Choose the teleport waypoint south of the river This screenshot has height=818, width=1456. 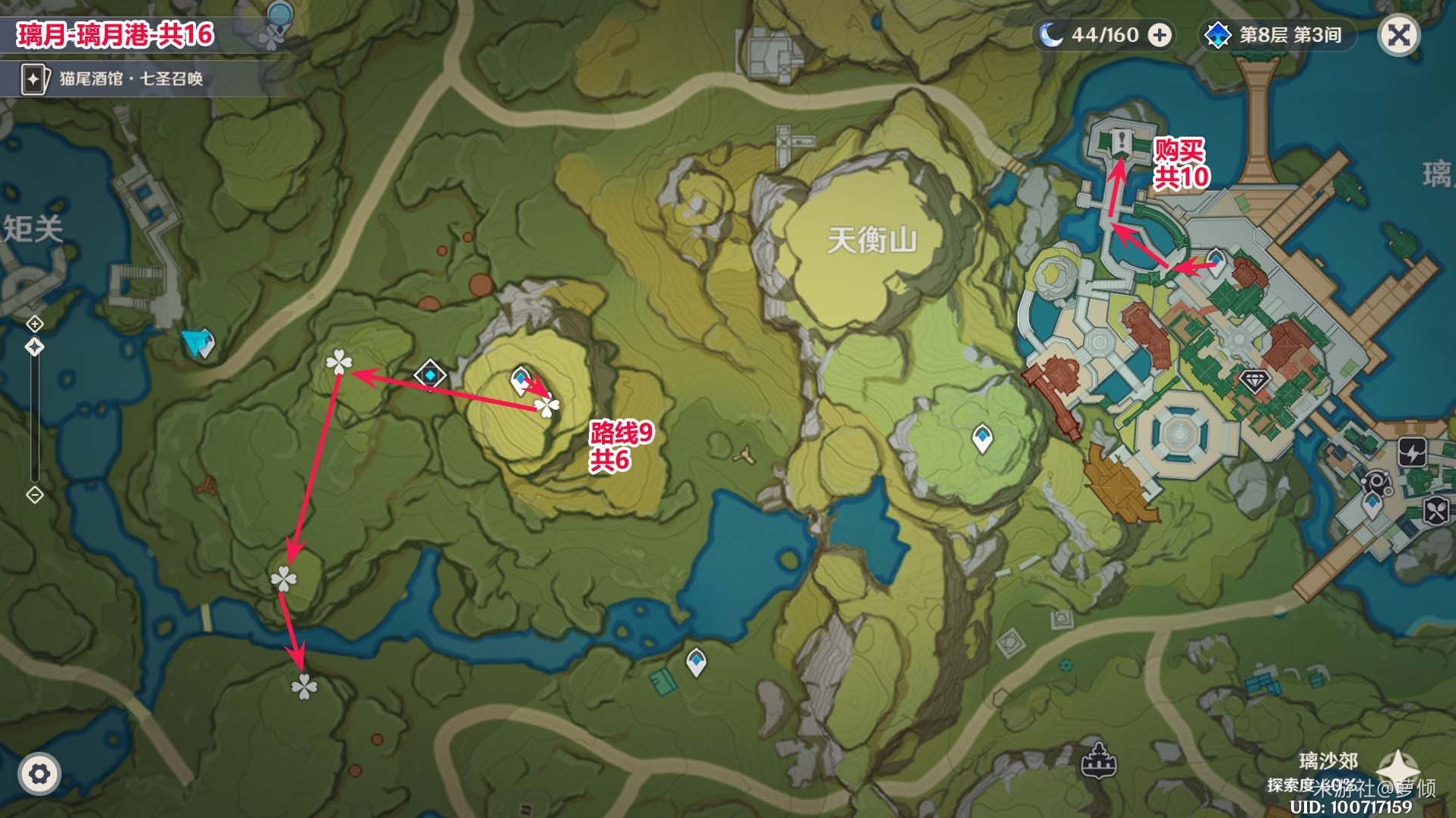[x=696, y=661]
